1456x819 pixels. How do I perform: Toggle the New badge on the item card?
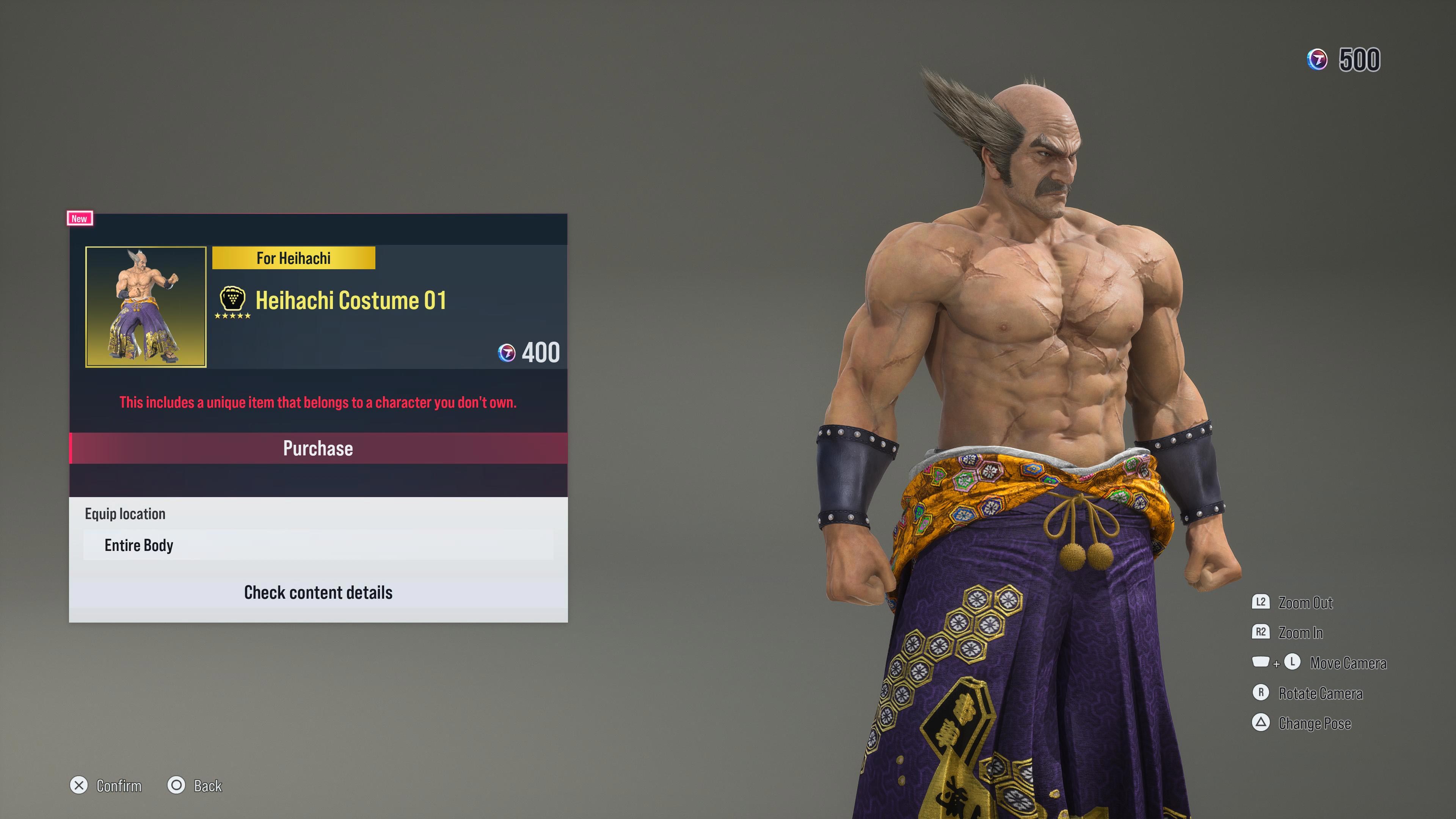pyautogui.click(x=79, y=218)
